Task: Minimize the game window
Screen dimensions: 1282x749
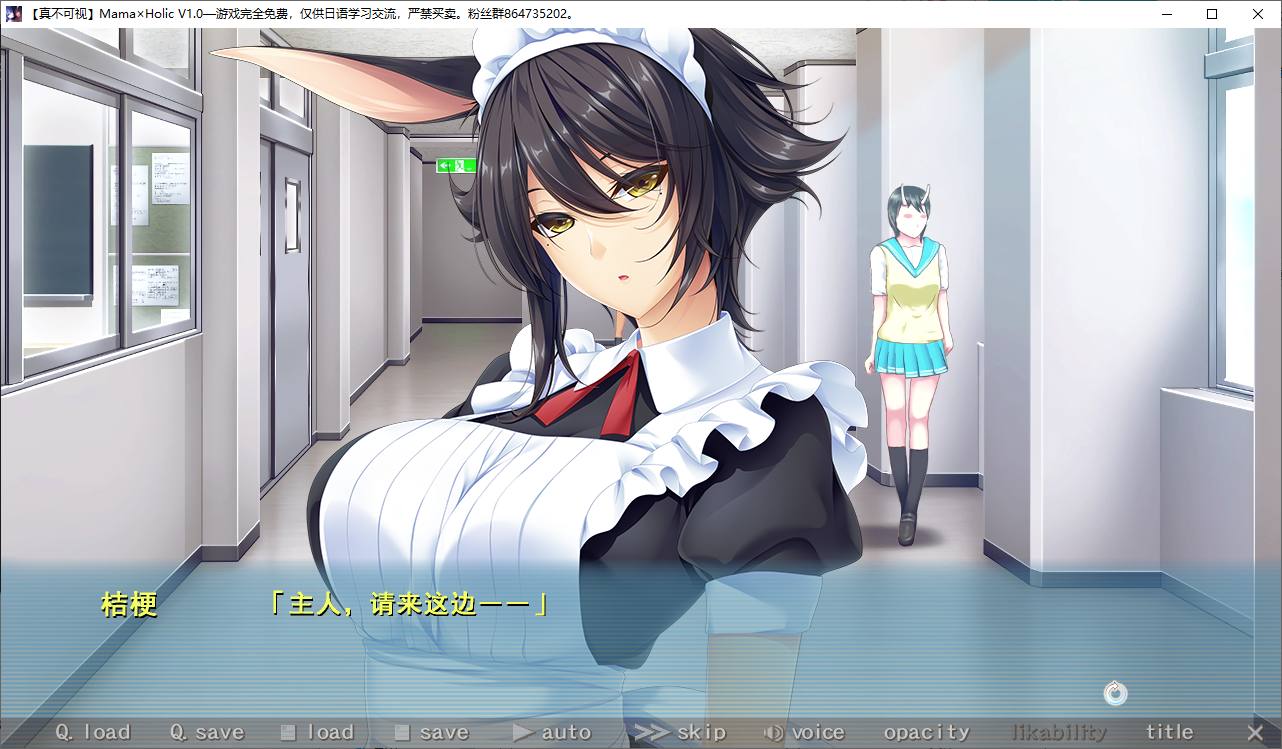Action: (x=1166, y=14)
